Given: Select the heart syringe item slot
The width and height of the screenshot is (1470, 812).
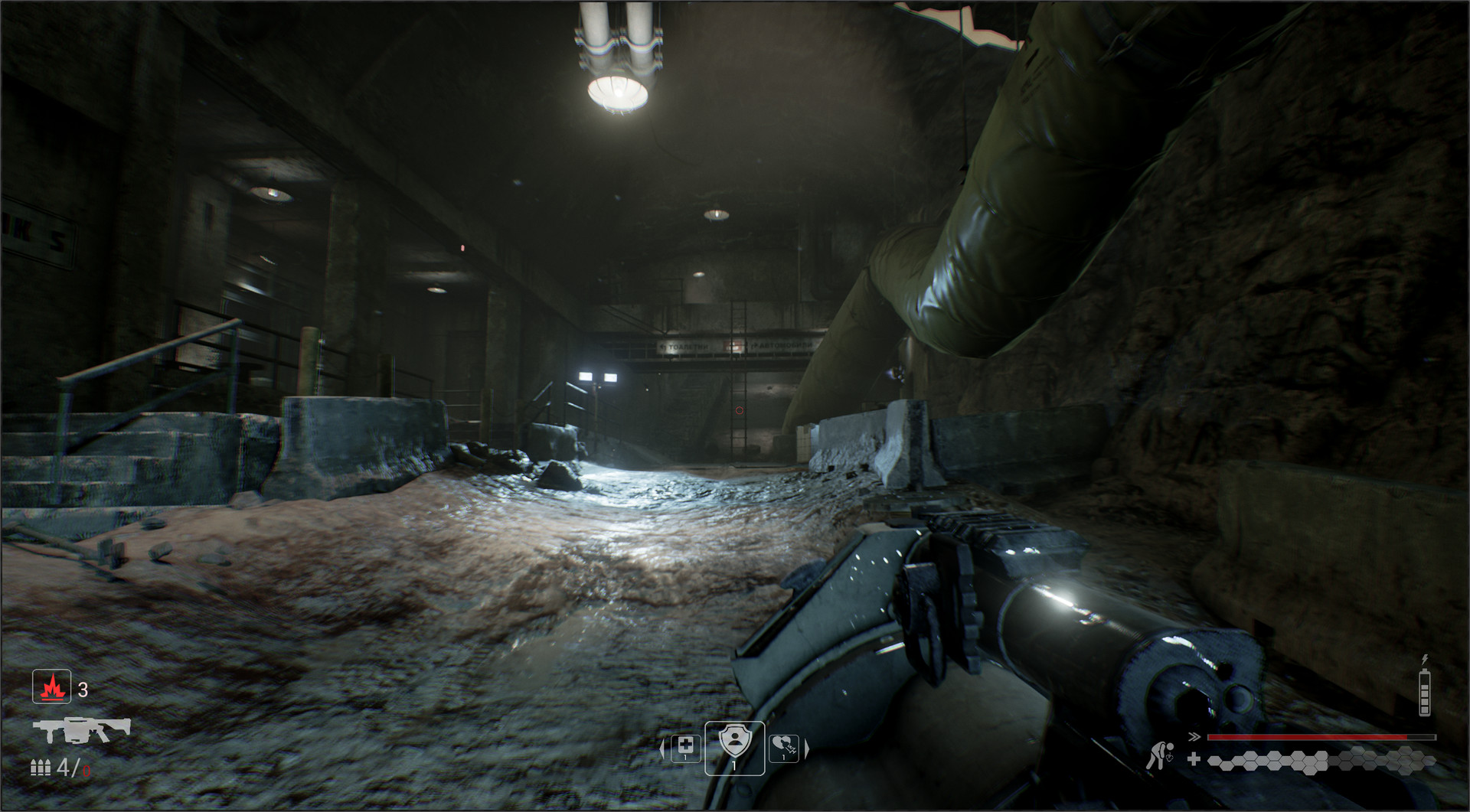Looking at the screenshot, I should [x=783, y=747].
